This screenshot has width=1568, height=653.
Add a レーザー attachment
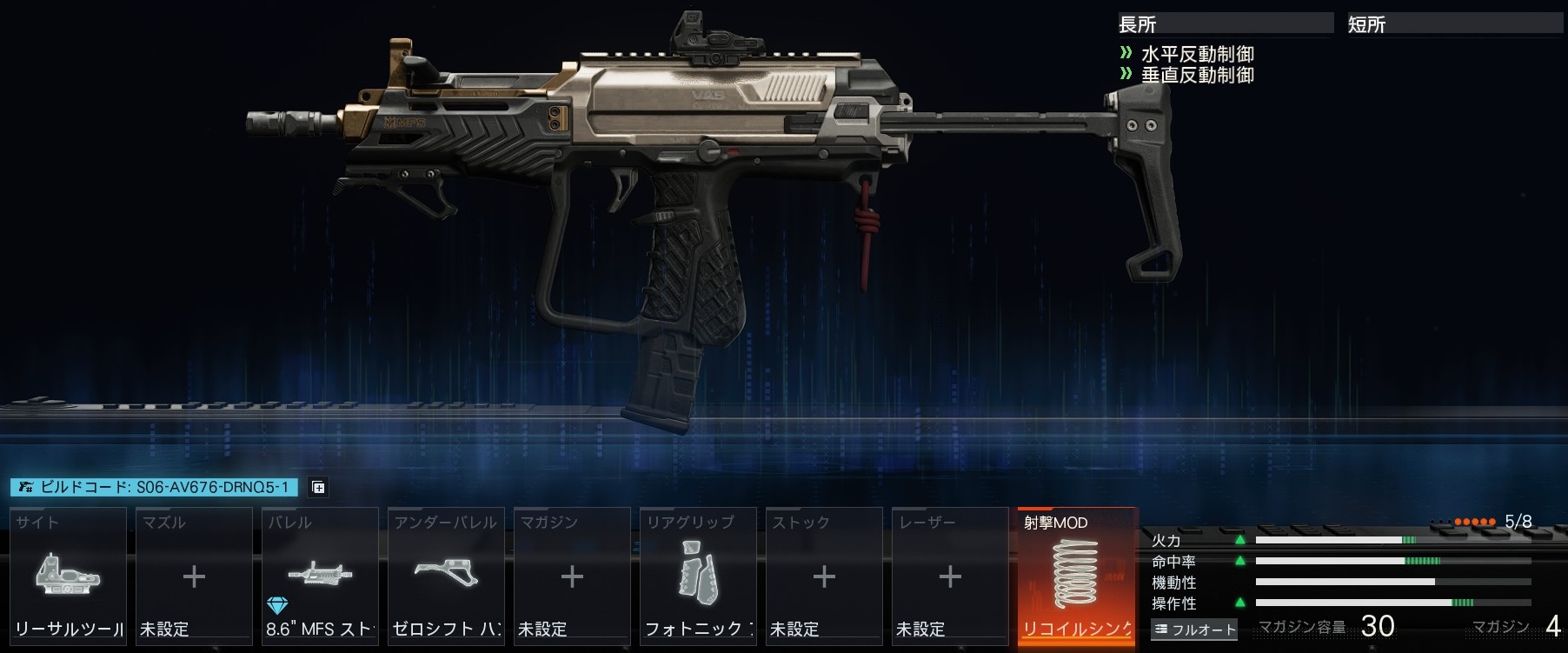(950, 576)
